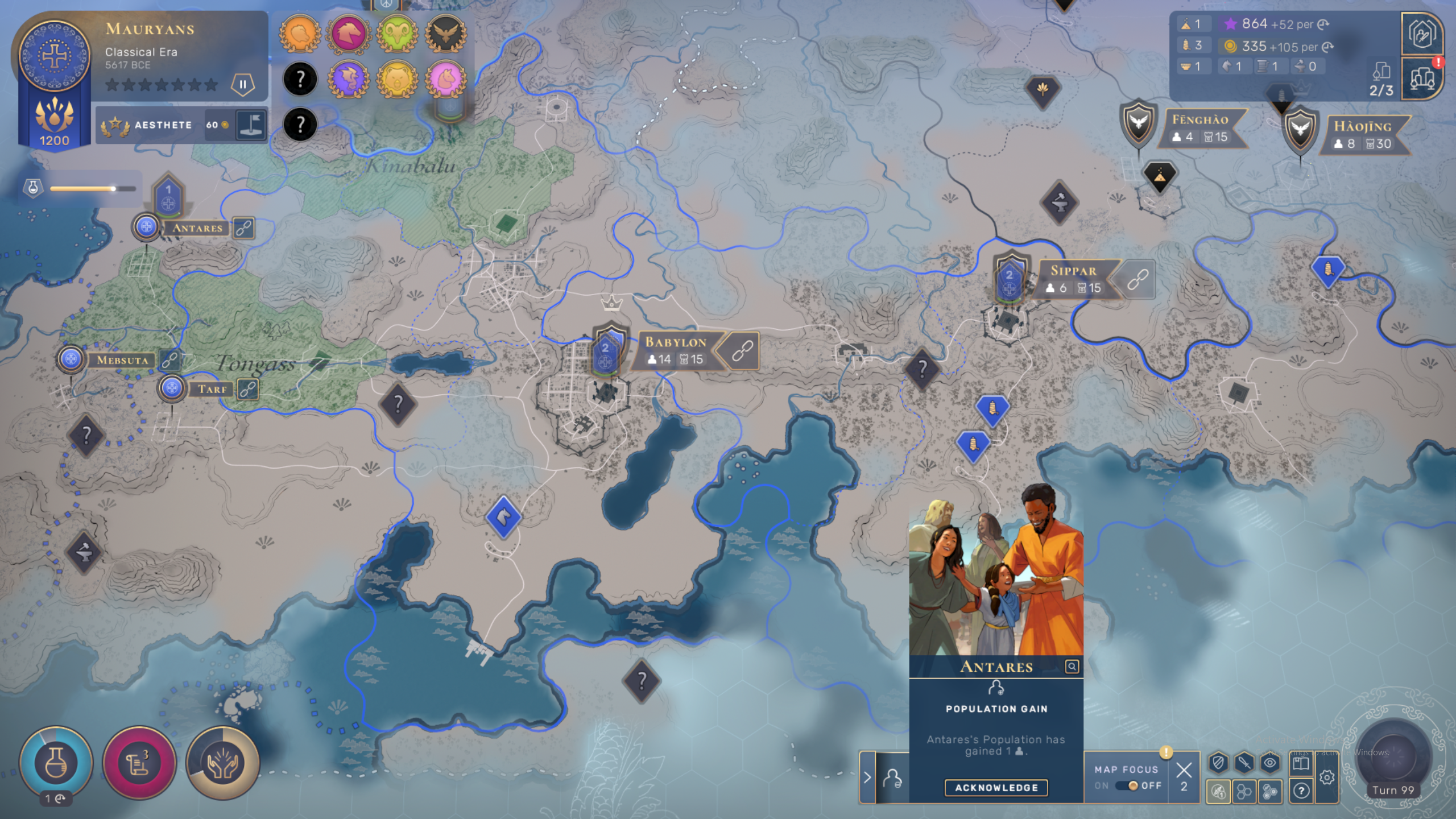Toggle the eye visibility map filter
The height and width of the screenshot is (819, 1456).
[x=1270, y=763]
